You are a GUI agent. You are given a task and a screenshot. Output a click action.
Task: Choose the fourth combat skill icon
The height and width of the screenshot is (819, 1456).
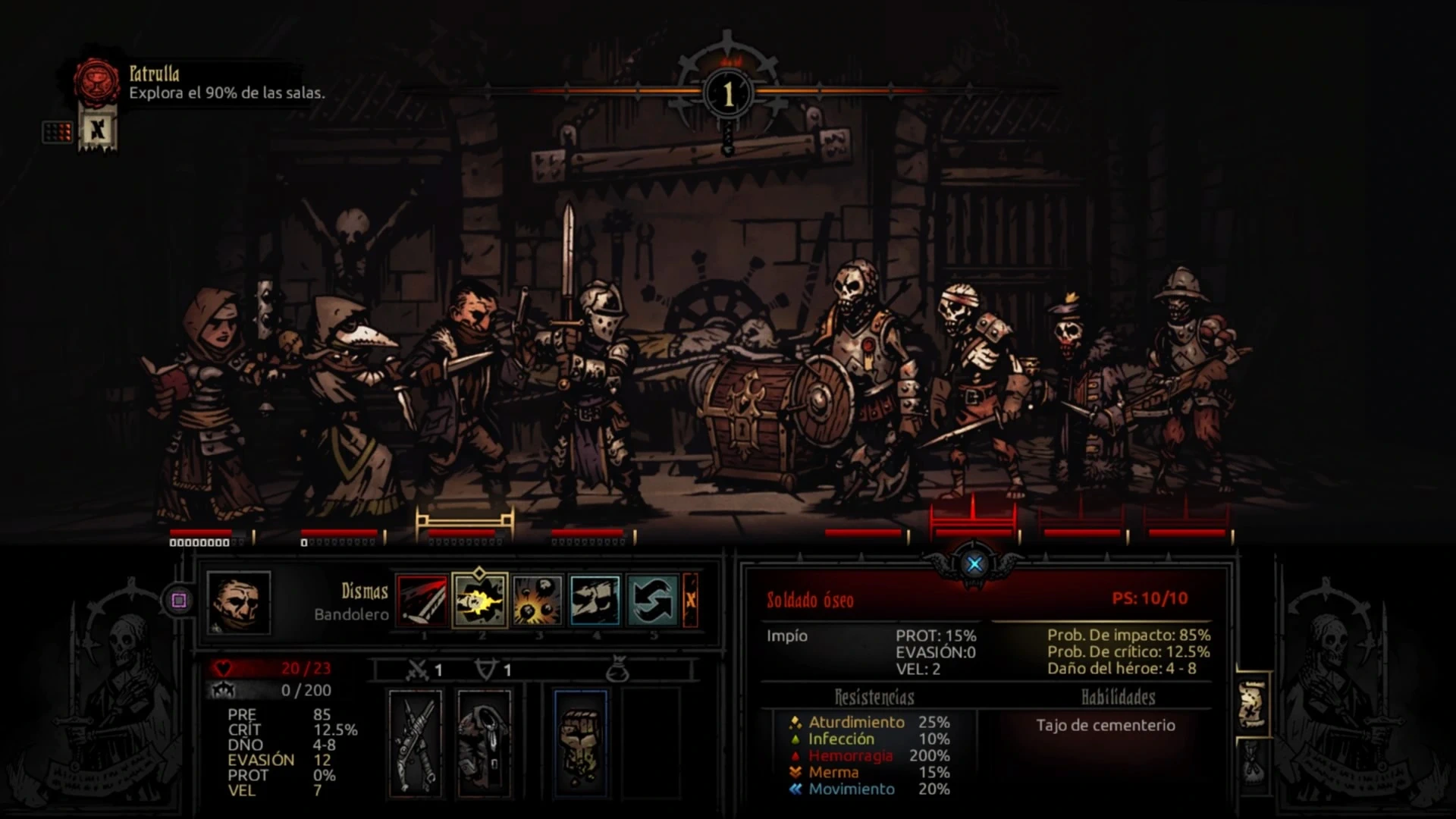pos(595,601)
